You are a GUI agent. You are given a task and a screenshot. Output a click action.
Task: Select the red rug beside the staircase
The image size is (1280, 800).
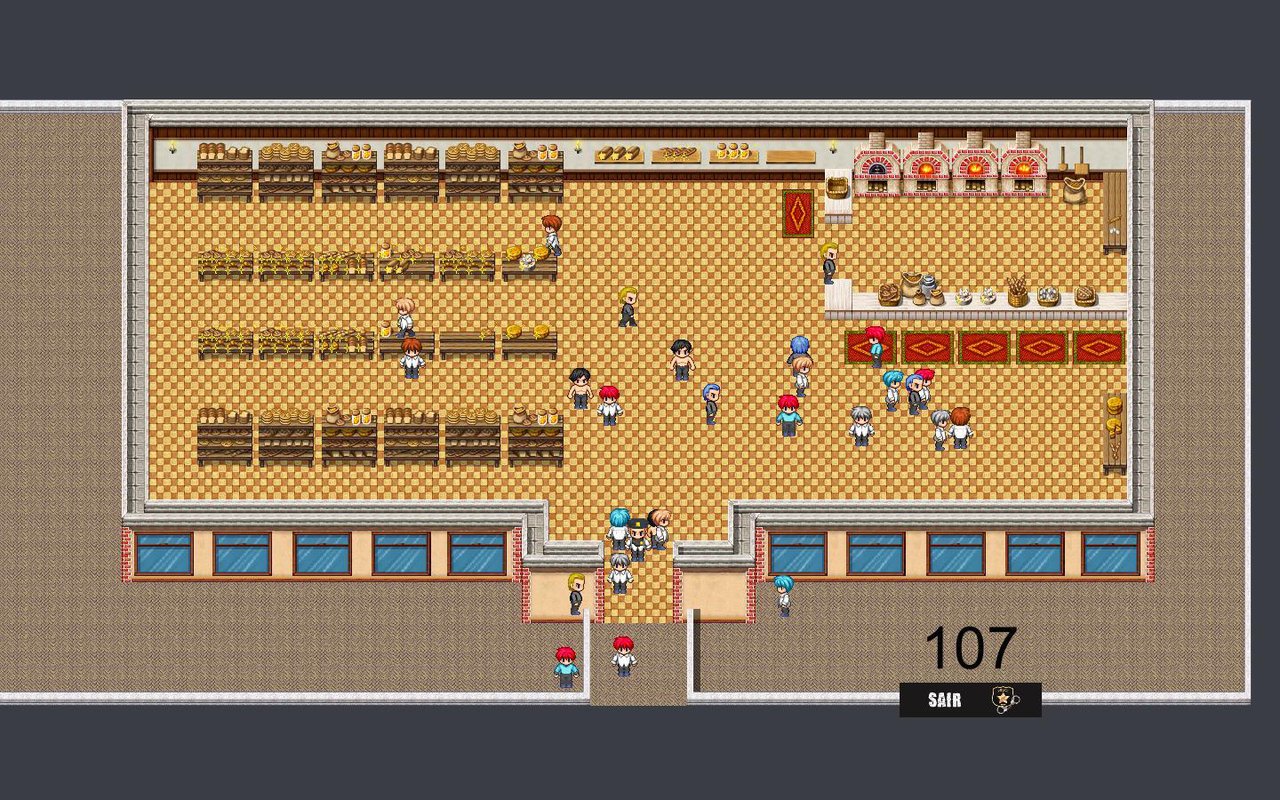[x=798, y=213]
